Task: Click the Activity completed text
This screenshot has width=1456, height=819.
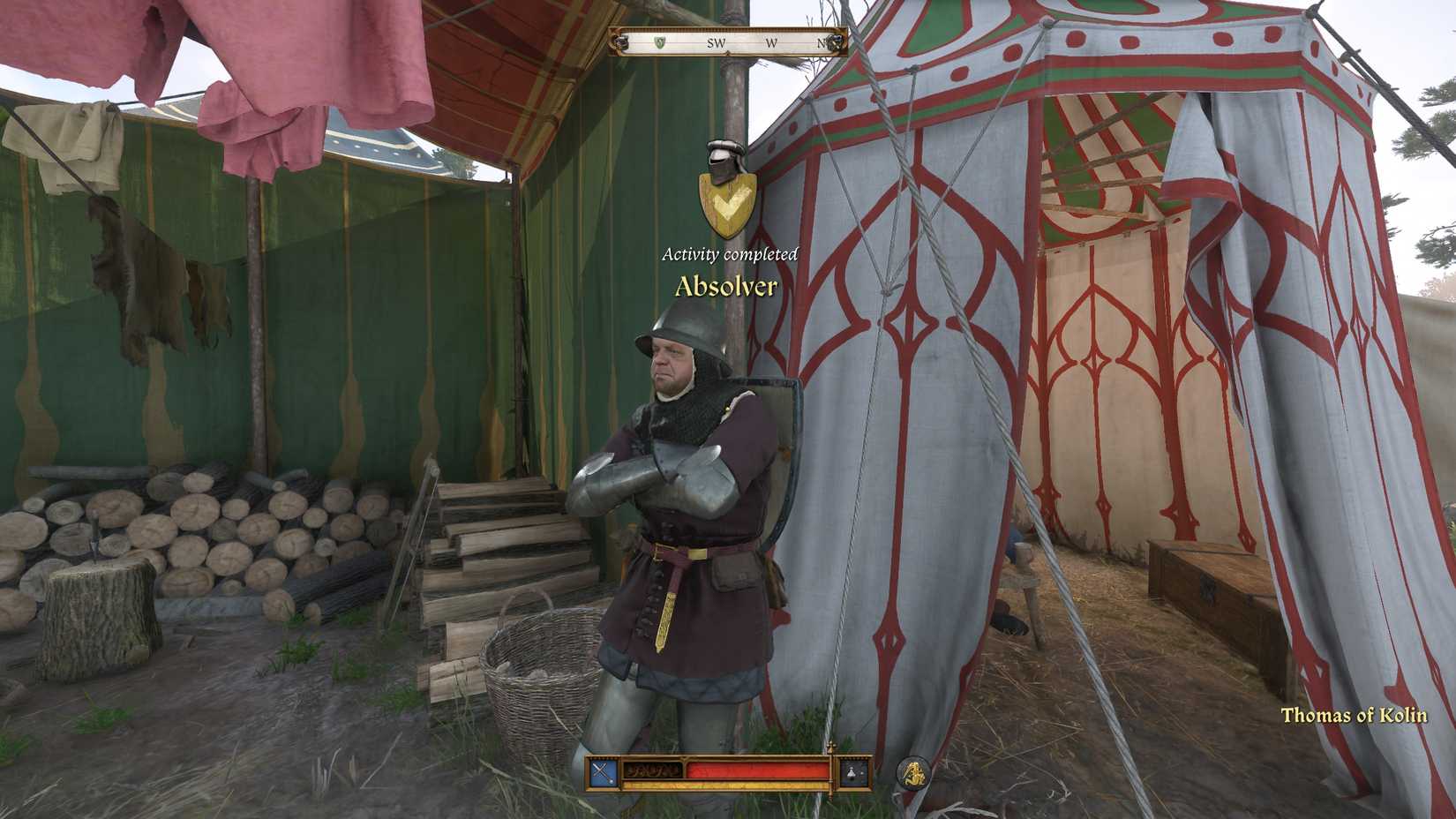Action: point(729,254)
